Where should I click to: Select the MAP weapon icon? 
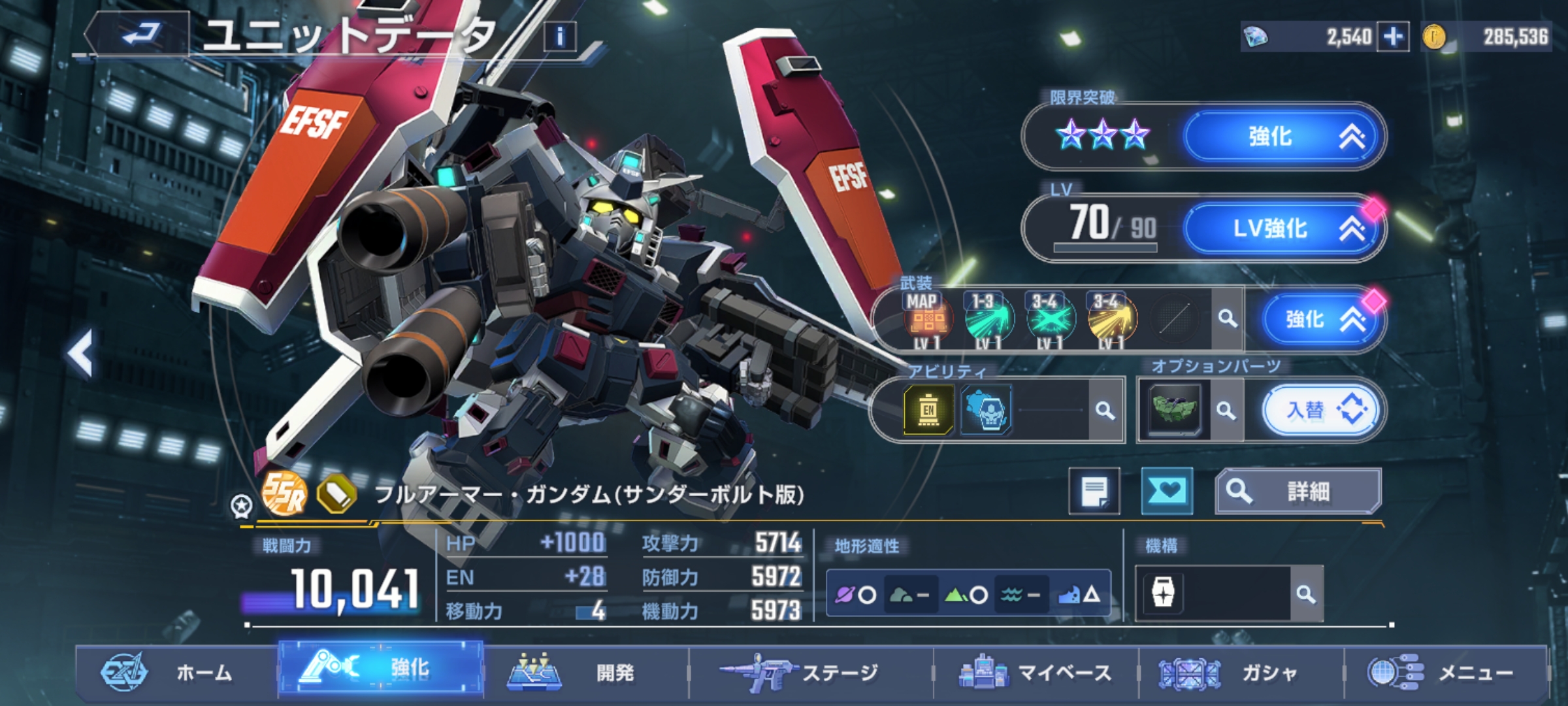coord(927,320)
